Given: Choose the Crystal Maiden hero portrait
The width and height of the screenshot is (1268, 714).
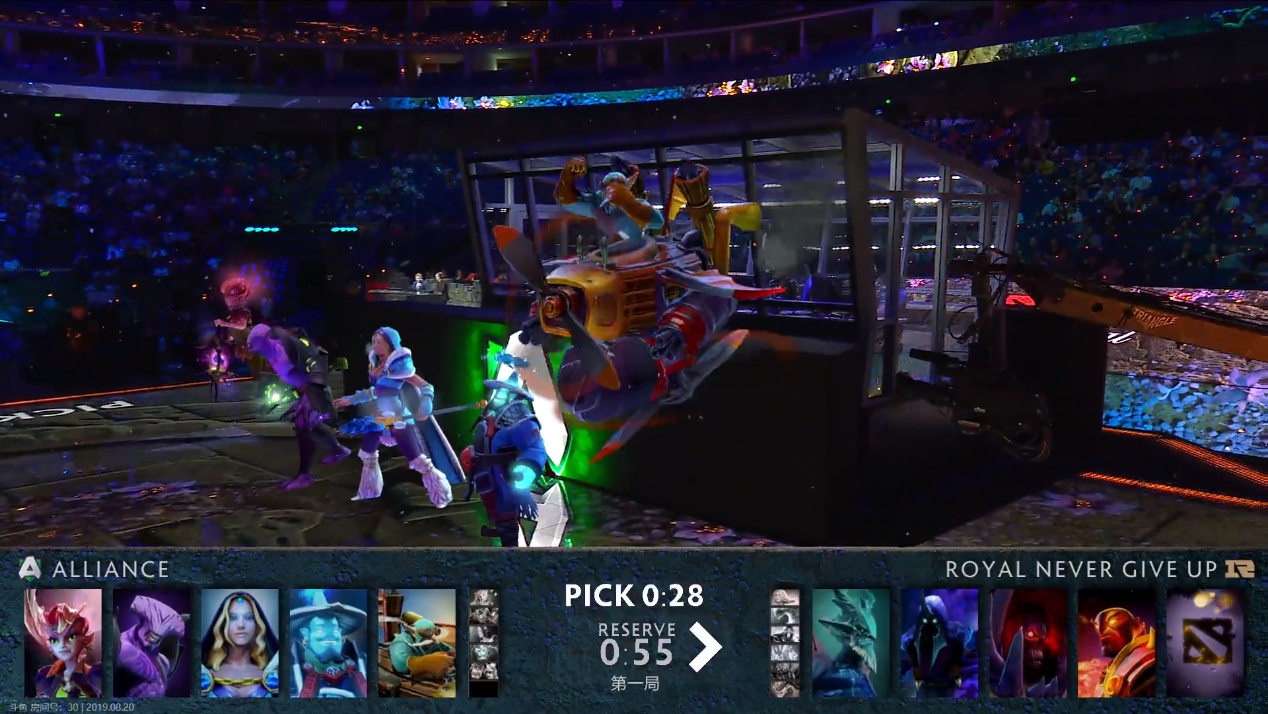Looking at the screenshot, I should [x=240, y=643].
